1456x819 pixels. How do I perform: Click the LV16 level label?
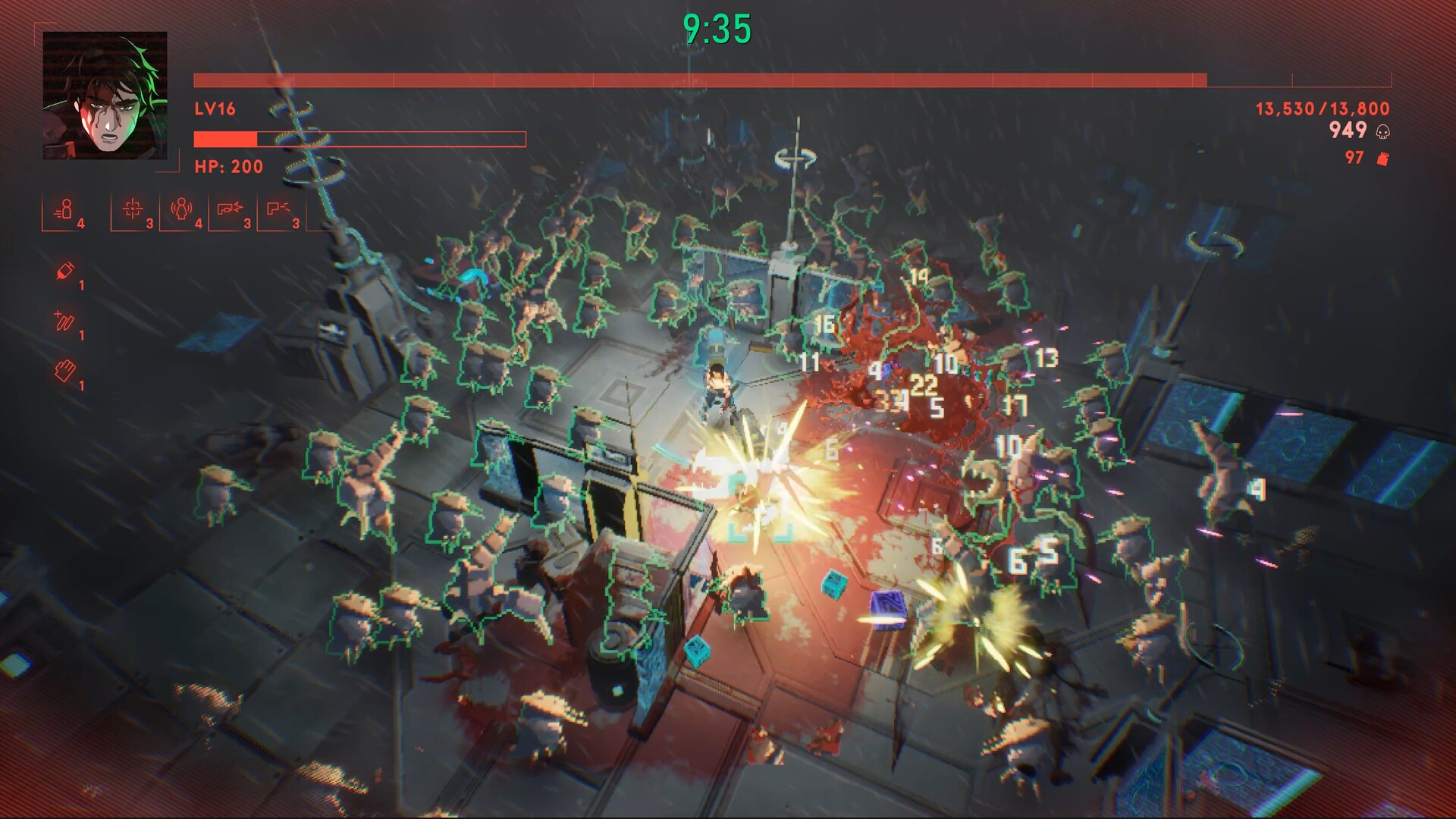pos(213,109)
